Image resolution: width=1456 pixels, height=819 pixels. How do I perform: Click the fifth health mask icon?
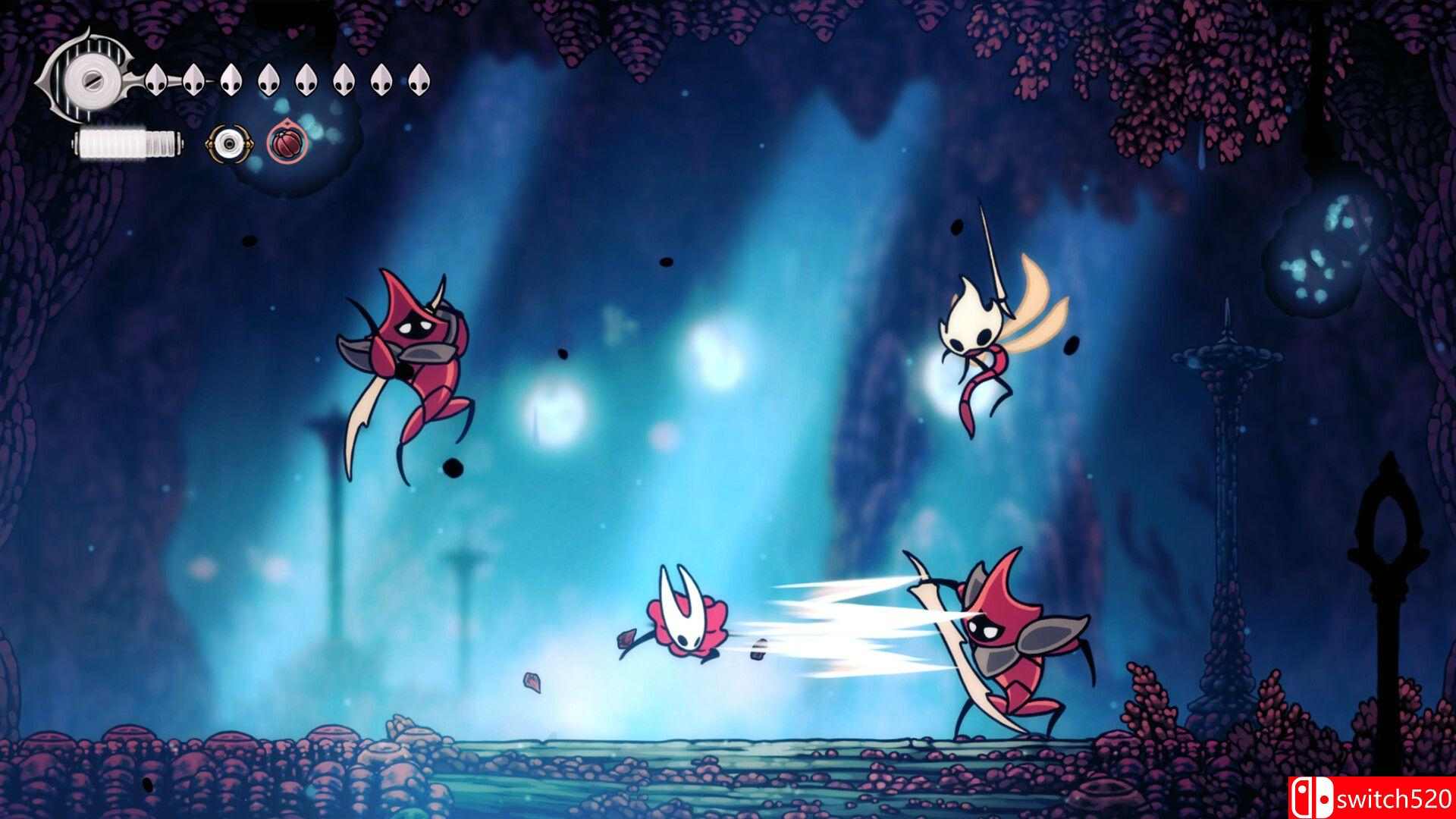click(x=307, y=80)
